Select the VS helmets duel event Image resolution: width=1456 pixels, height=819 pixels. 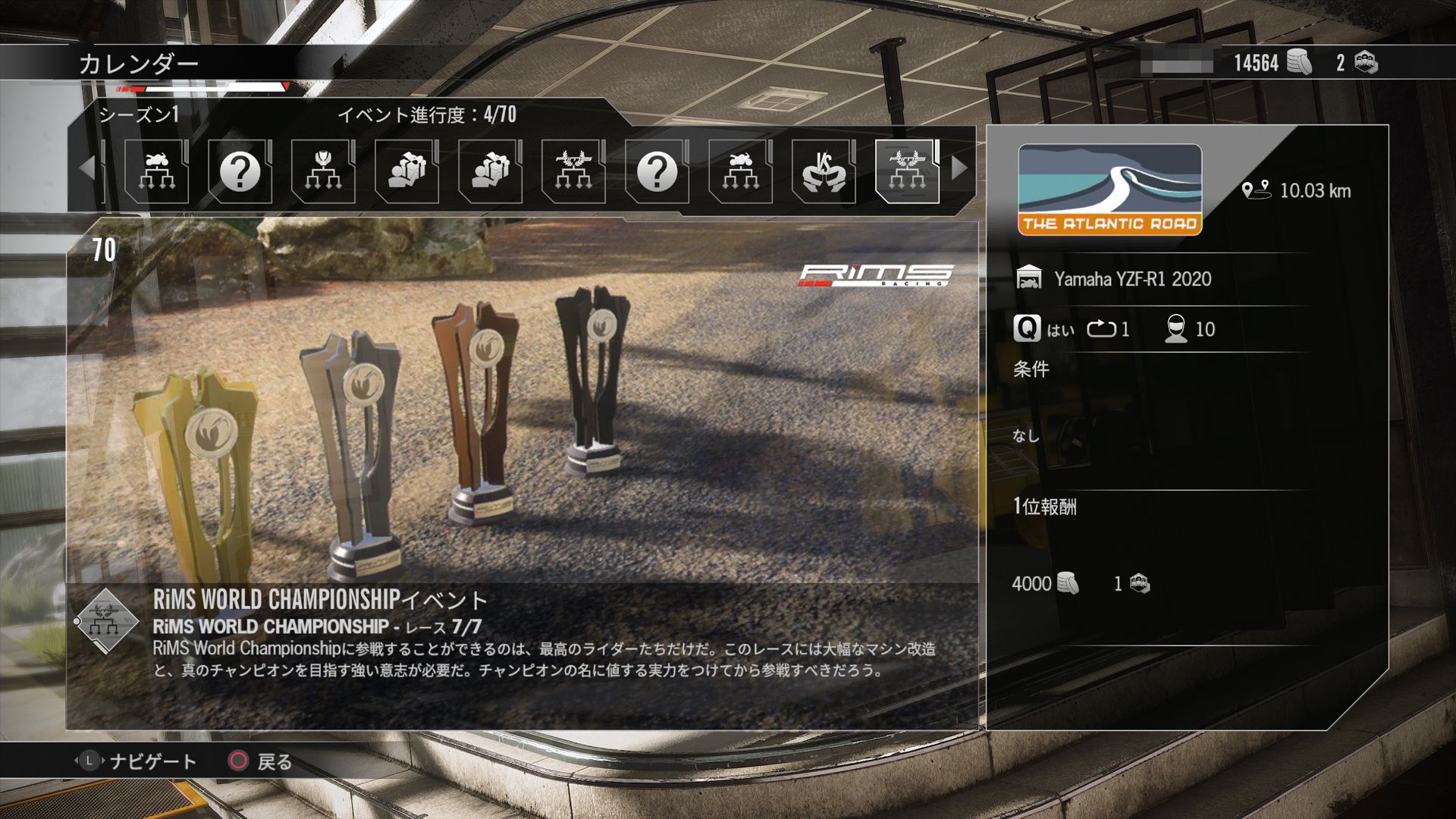824,171
